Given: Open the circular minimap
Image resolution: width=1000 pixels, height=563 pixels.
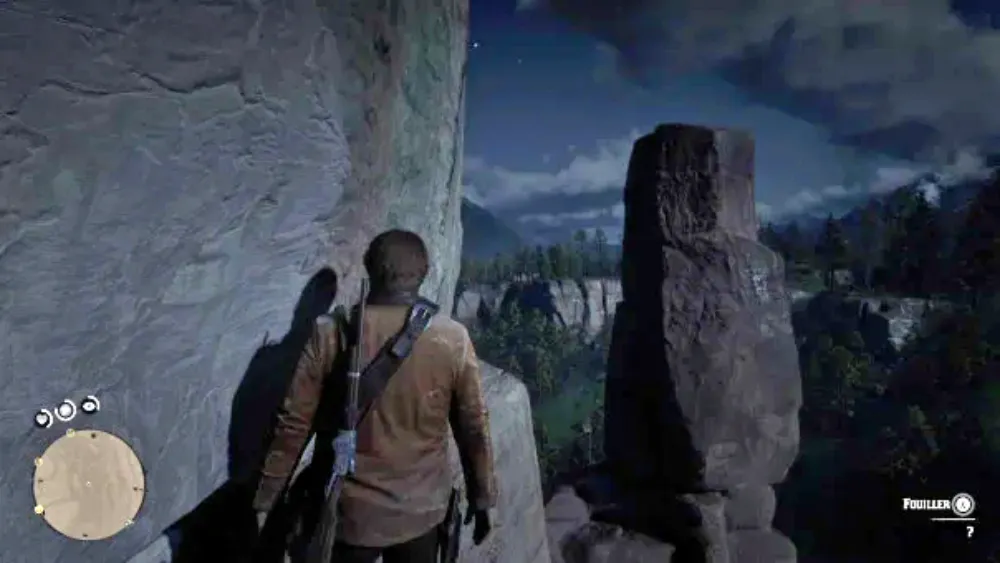Looking at the screenshot, I should tap(88, 485).
